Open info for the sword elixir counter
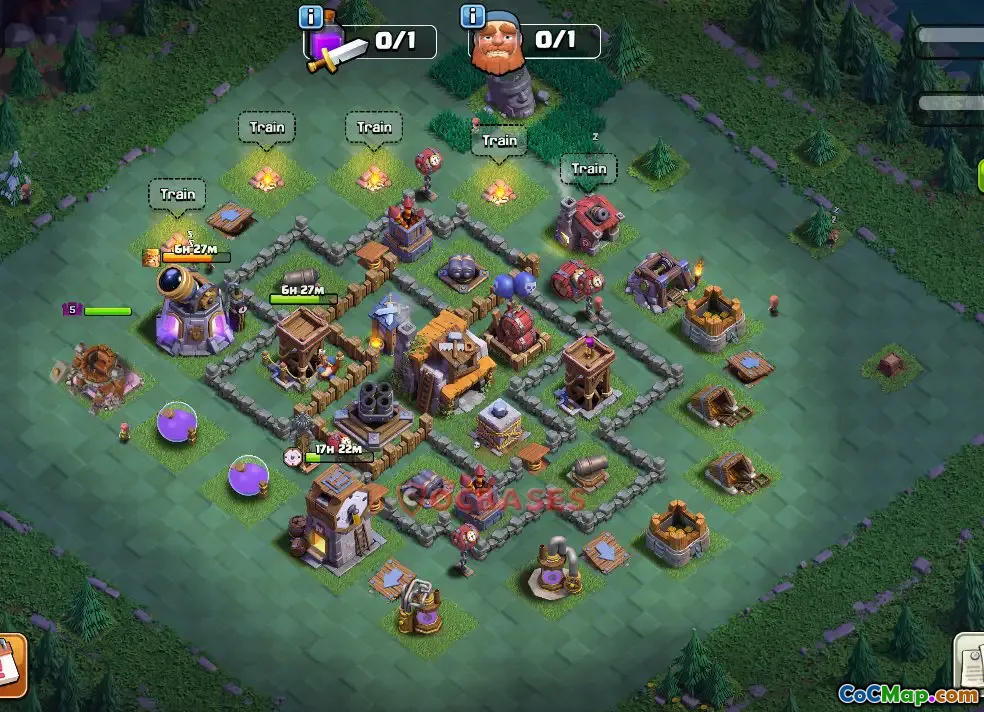This screenshot has width=984, height=712. click(311, 17)
